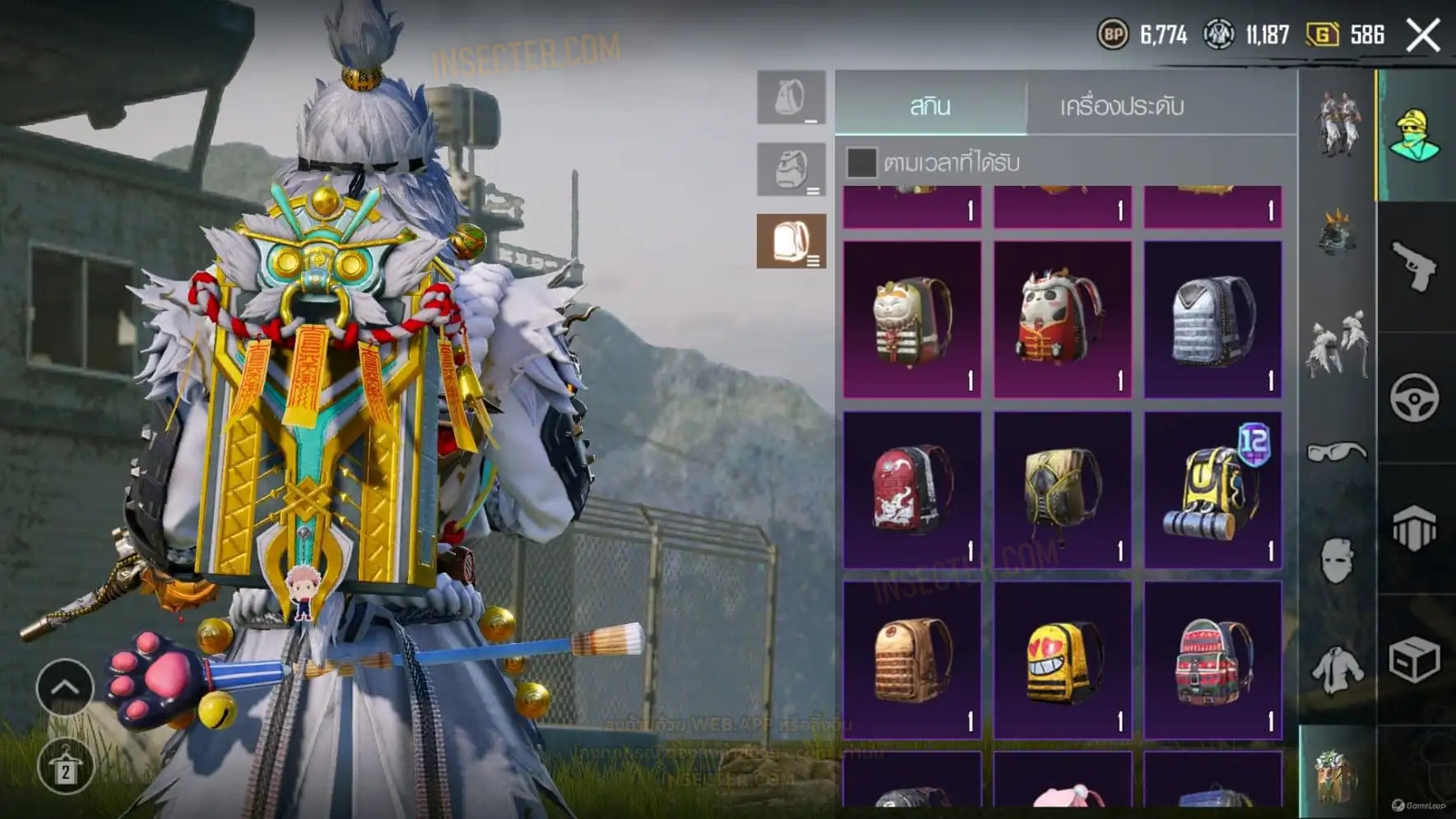Select the lucky cat backpack skin
The image size is (1456, 819).
(x=912, y=319)
